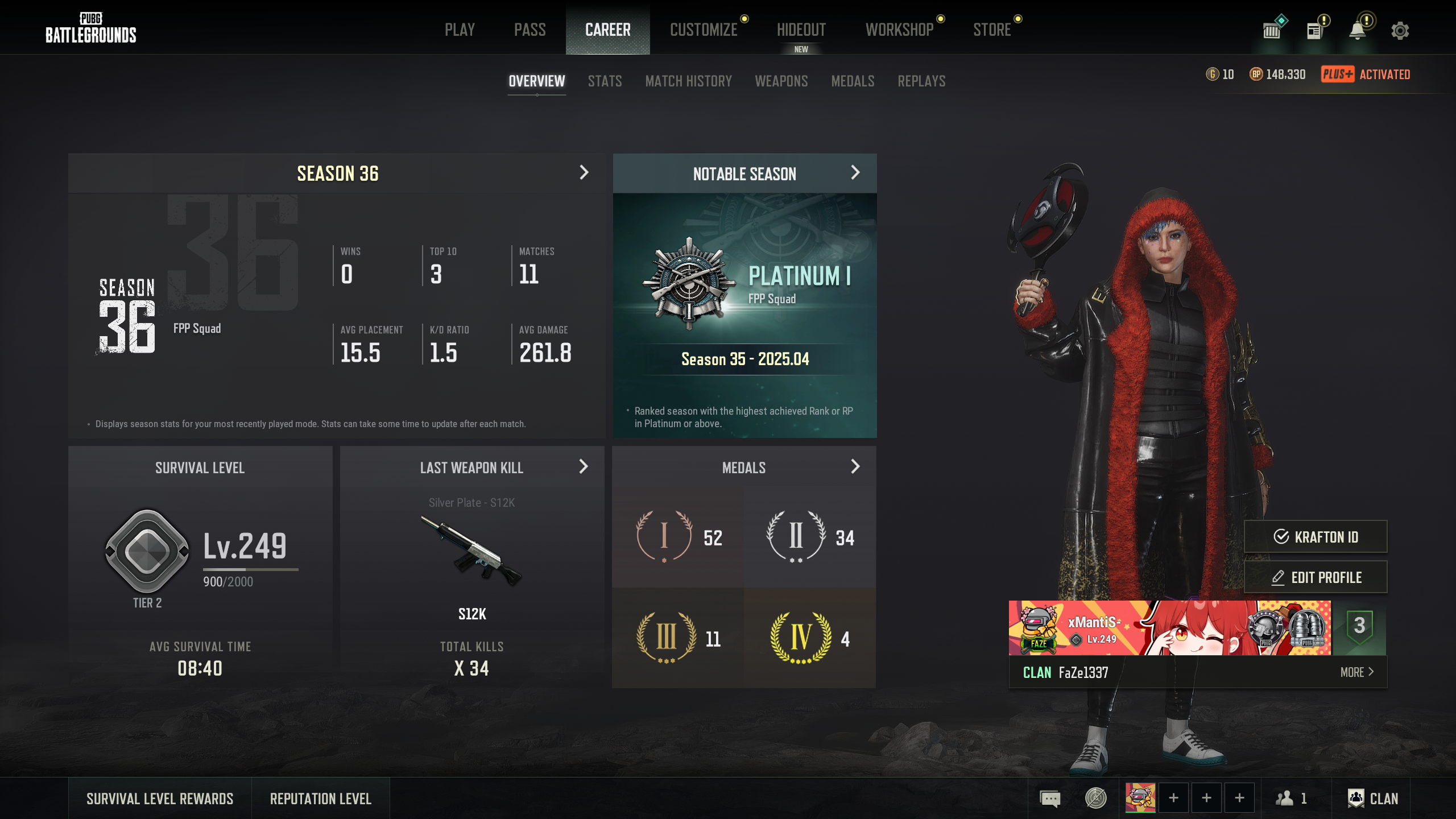Screen dimensions: 1456x819
Task: Check notifications via the bell icon
Action: click(1358, 31)
